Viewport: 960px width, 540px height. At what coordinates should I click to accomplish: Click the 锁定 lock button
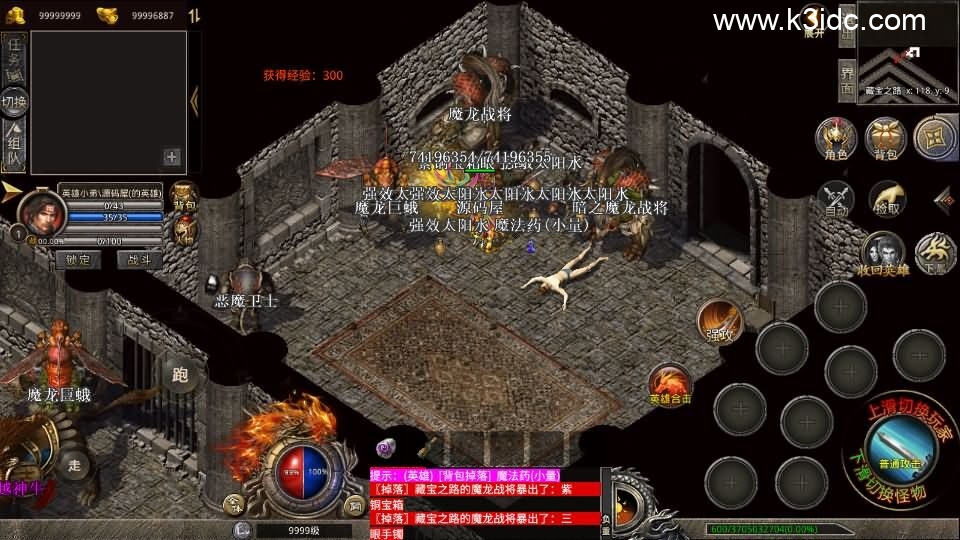(77, 260)
